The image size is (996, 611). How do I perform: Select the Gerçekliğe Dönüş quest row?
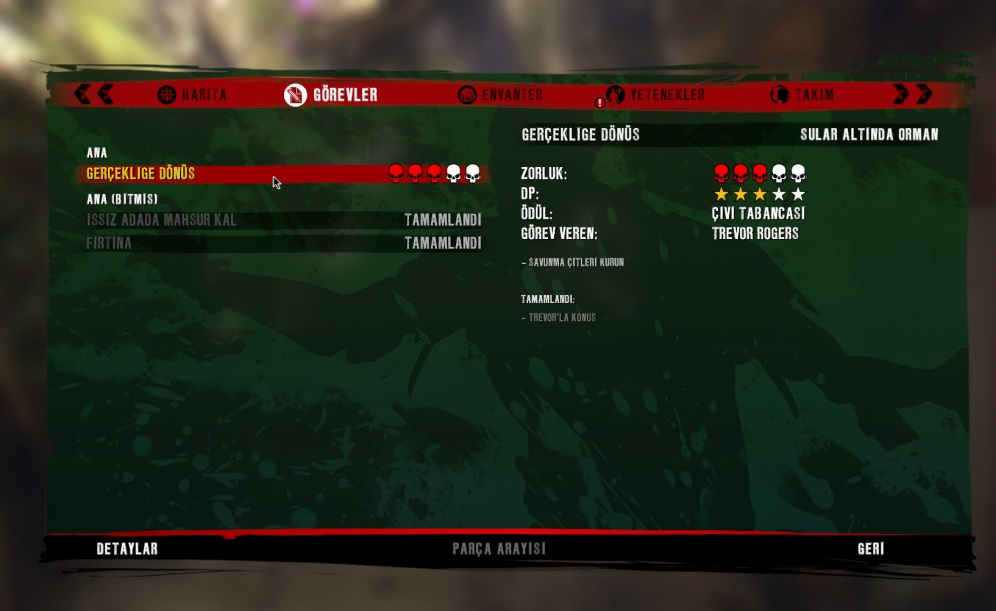tap(284, 174)
